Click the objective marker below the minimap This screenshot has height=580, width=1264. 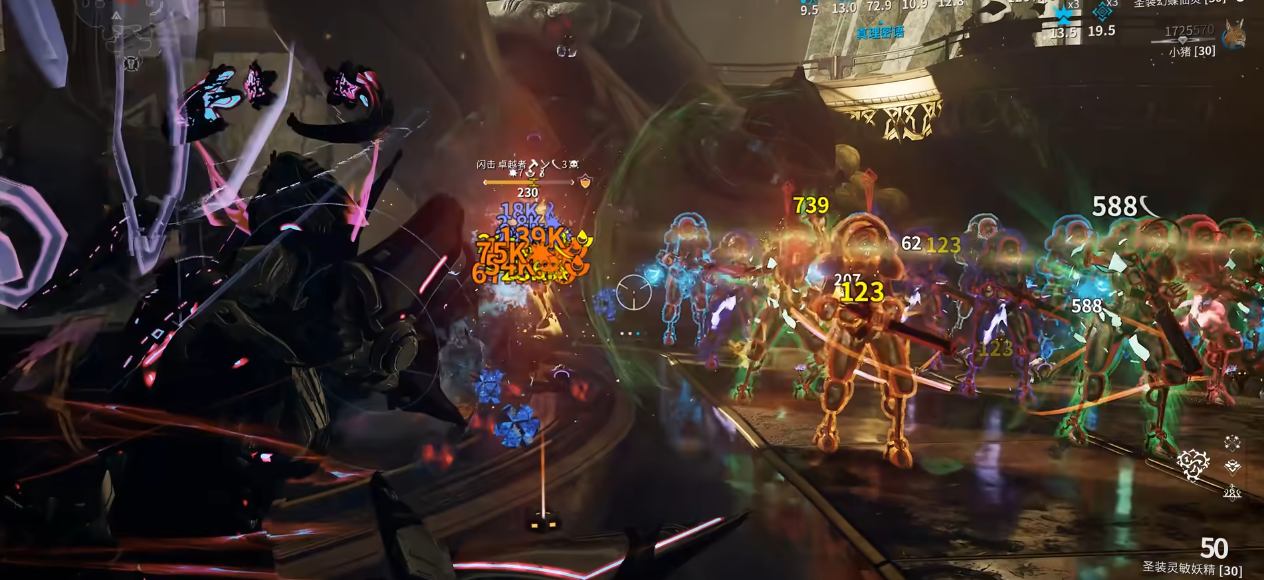(130, 63)
